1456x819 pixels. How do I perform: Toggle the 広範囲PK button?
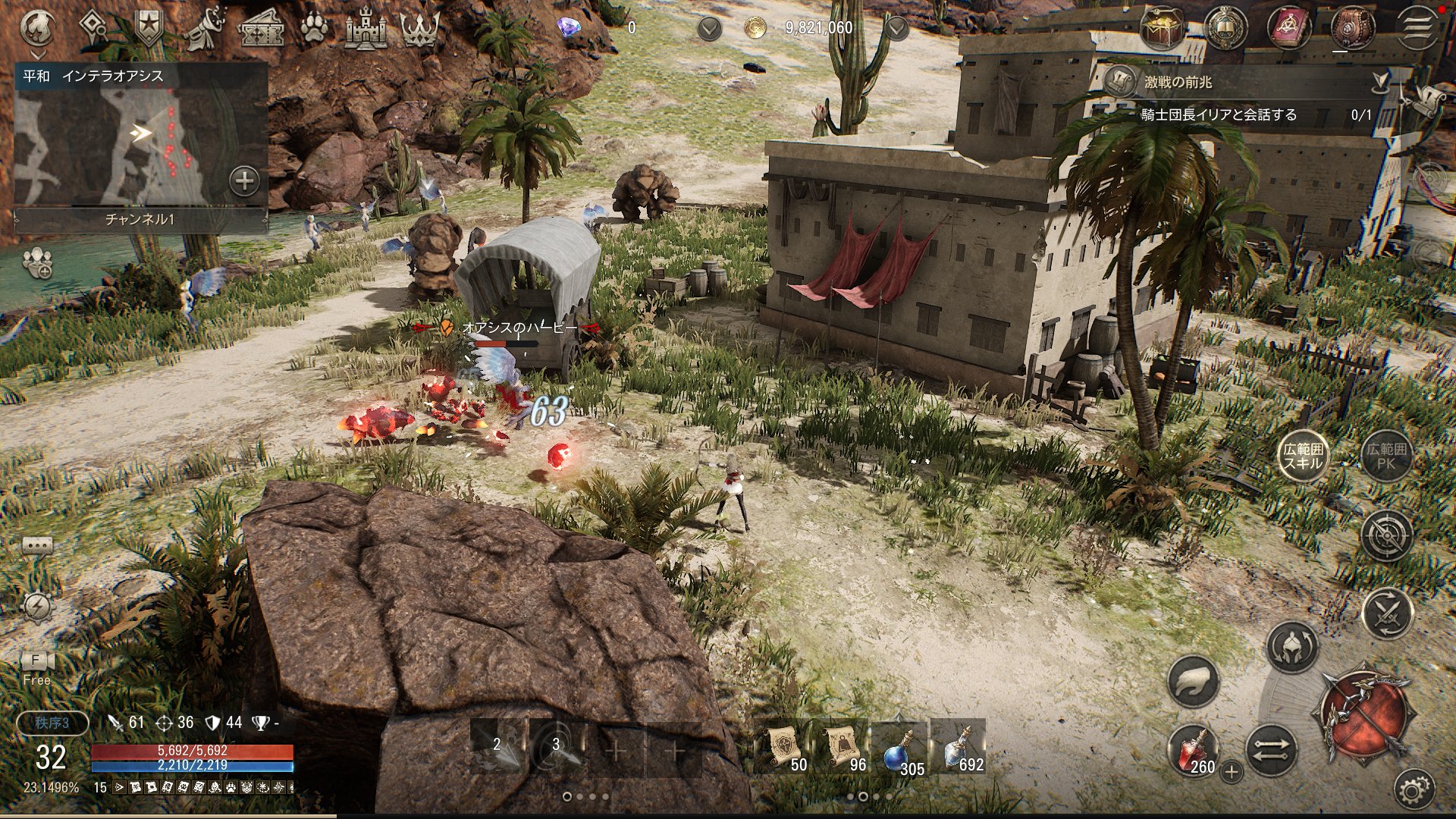1386,456
